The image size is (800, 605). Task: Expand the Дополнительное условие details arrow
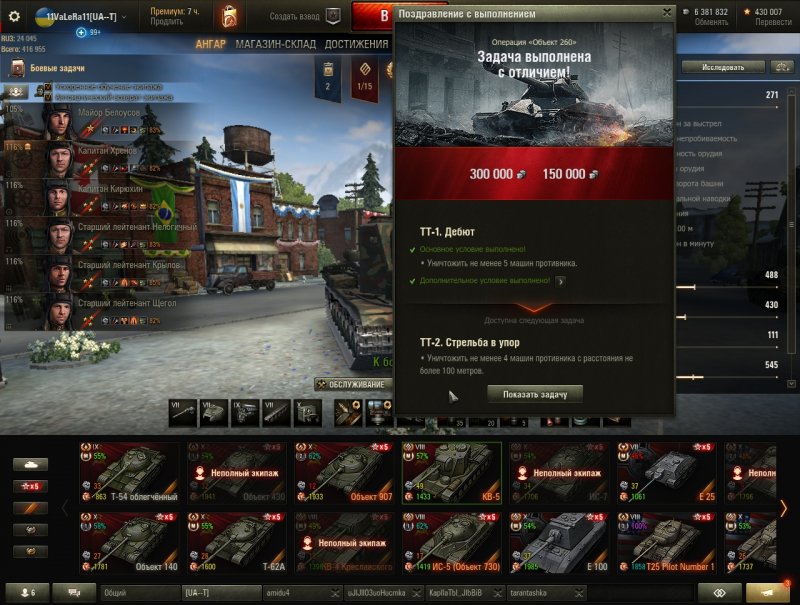(x=561, y=281)
